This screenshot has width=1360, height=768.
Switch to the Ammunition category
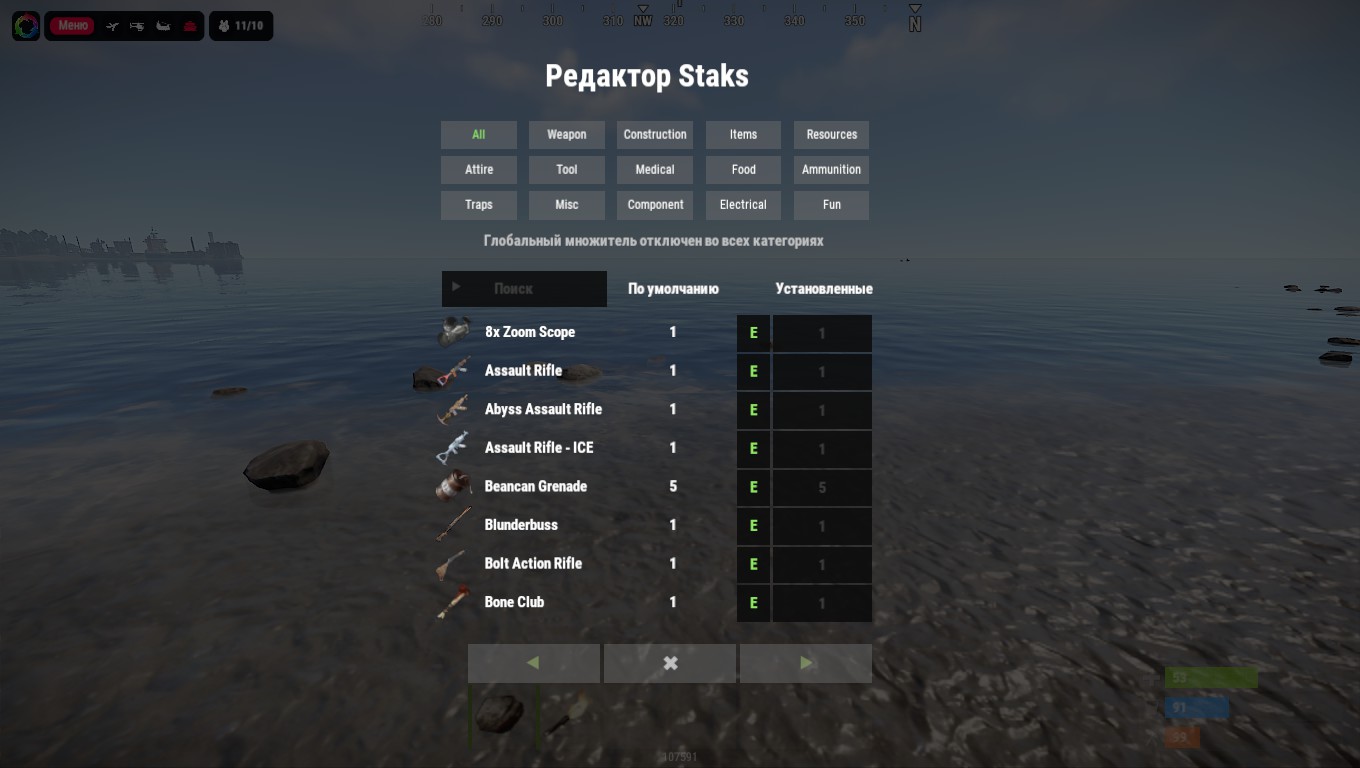[831, 170]
